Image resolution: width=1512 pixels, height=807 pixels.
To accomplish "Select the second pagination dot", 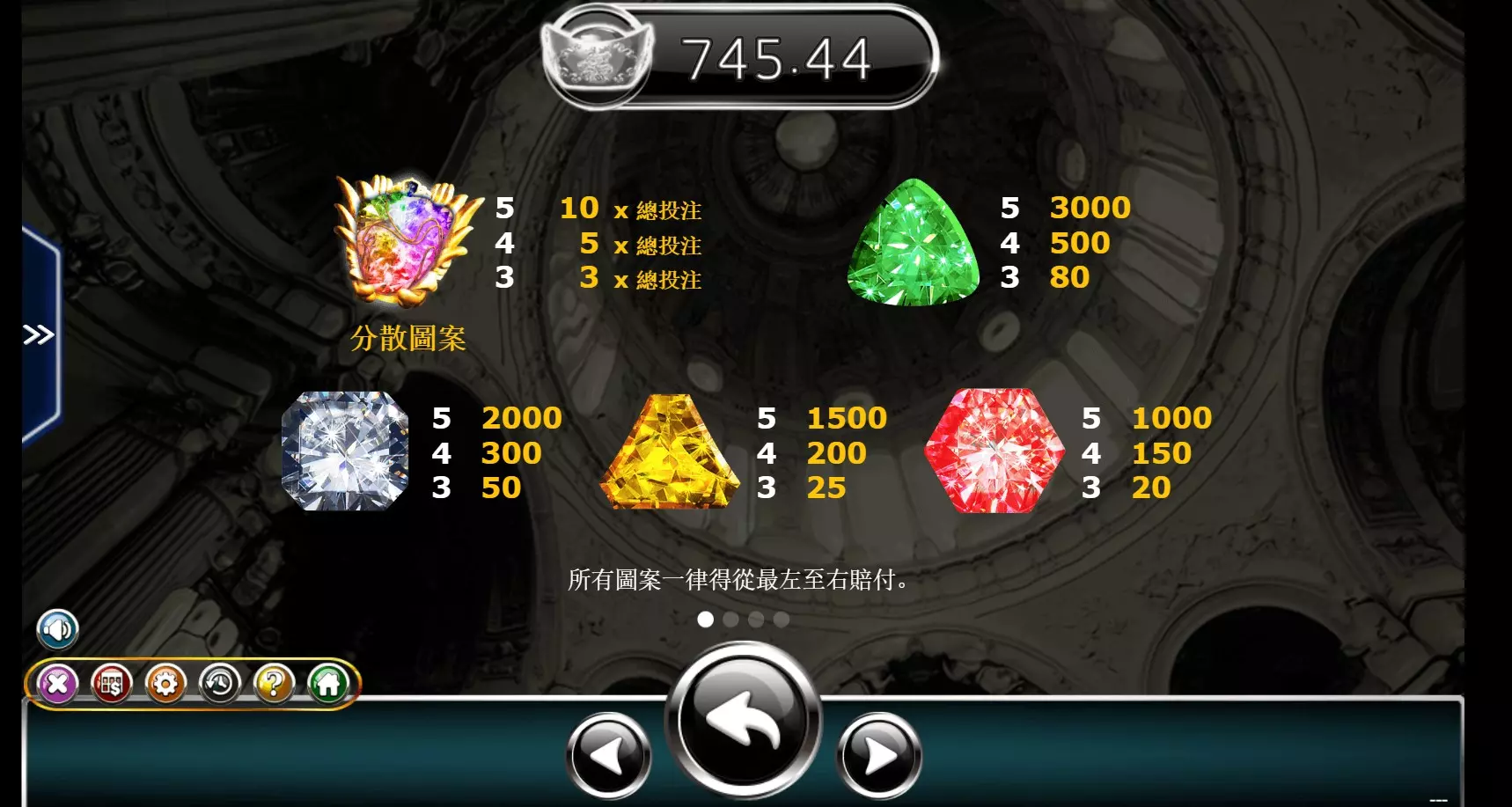I will 730,620.
